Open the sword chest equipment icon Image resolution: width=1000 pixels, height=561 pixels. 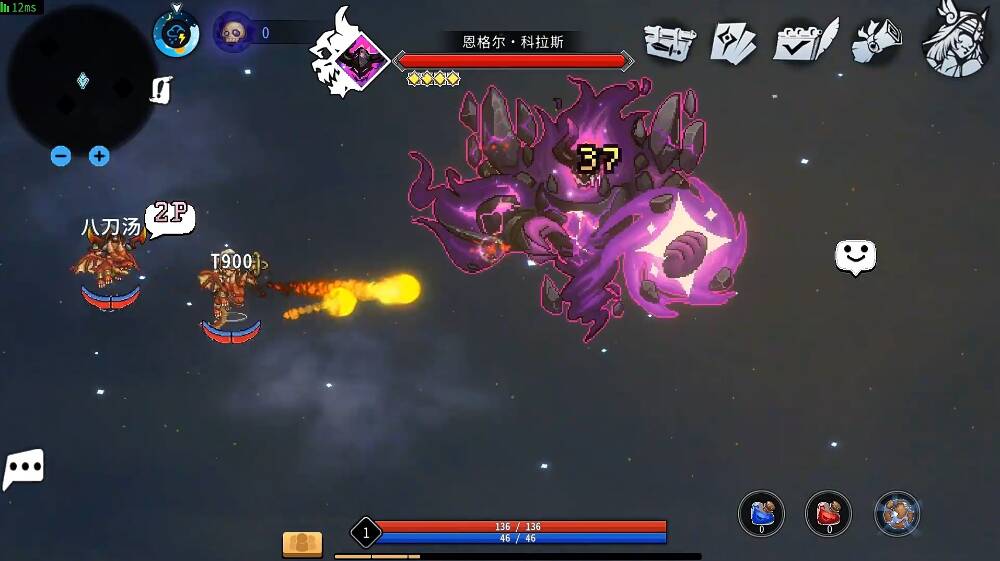[x=669, y=41]
